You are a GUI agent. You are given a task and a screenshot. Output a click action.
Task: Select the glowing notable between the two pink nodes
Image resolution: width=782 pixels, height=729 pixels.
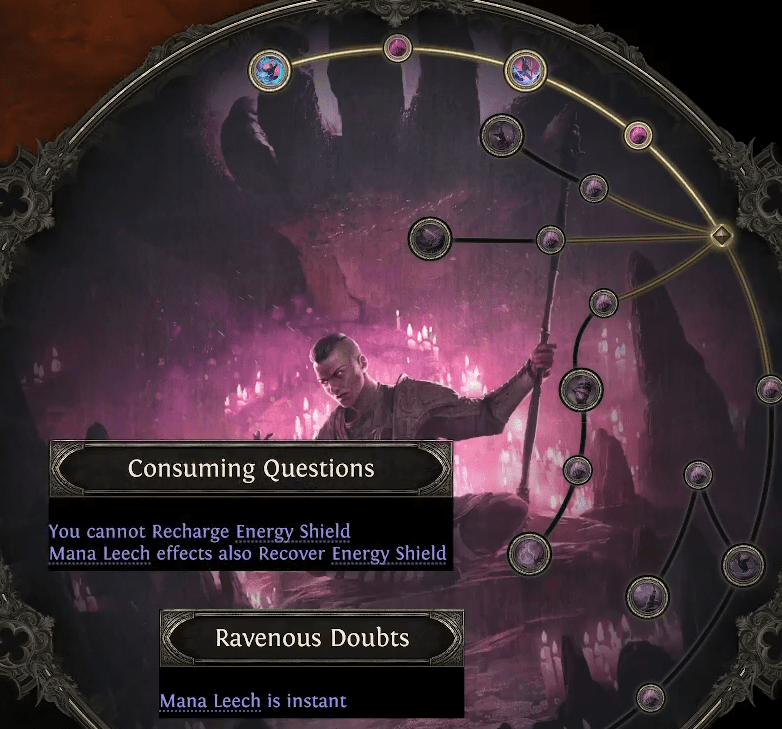coord(525,70)
